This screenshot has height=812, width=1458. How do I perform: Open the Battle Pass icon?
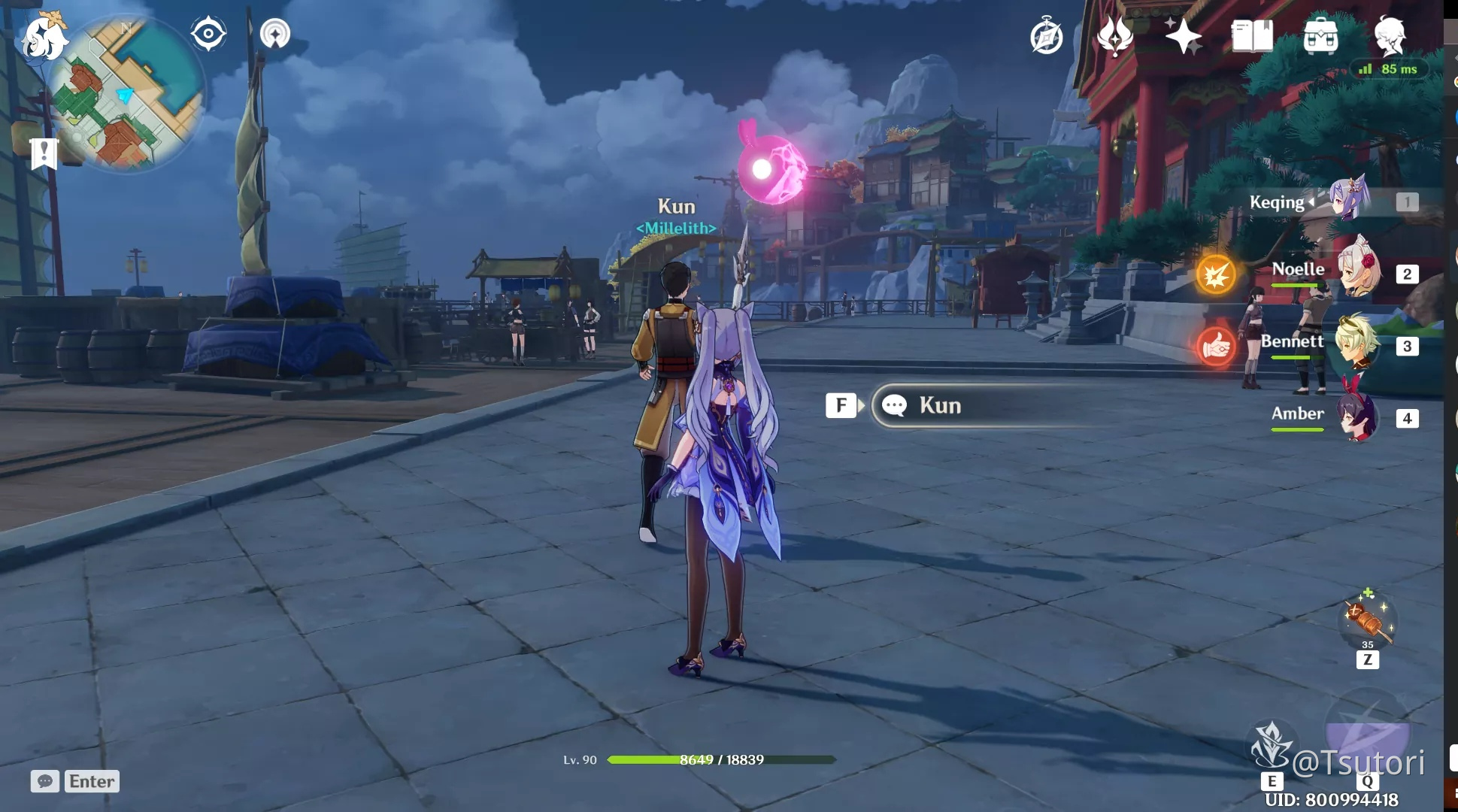(x=1115, y=35)
